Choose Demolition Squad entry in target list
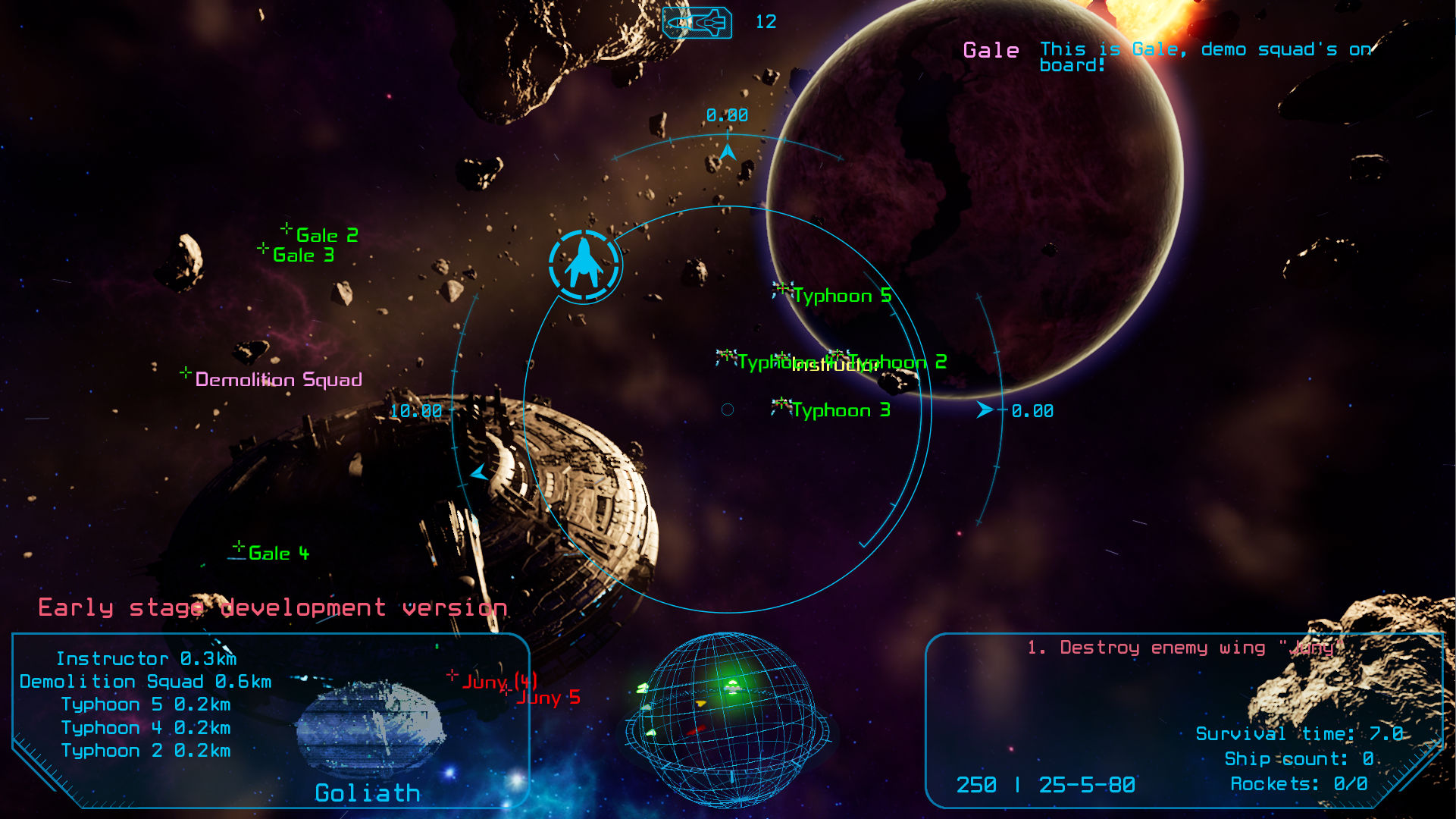Viewport: 1456px width, 819px height. click(146, 682)
